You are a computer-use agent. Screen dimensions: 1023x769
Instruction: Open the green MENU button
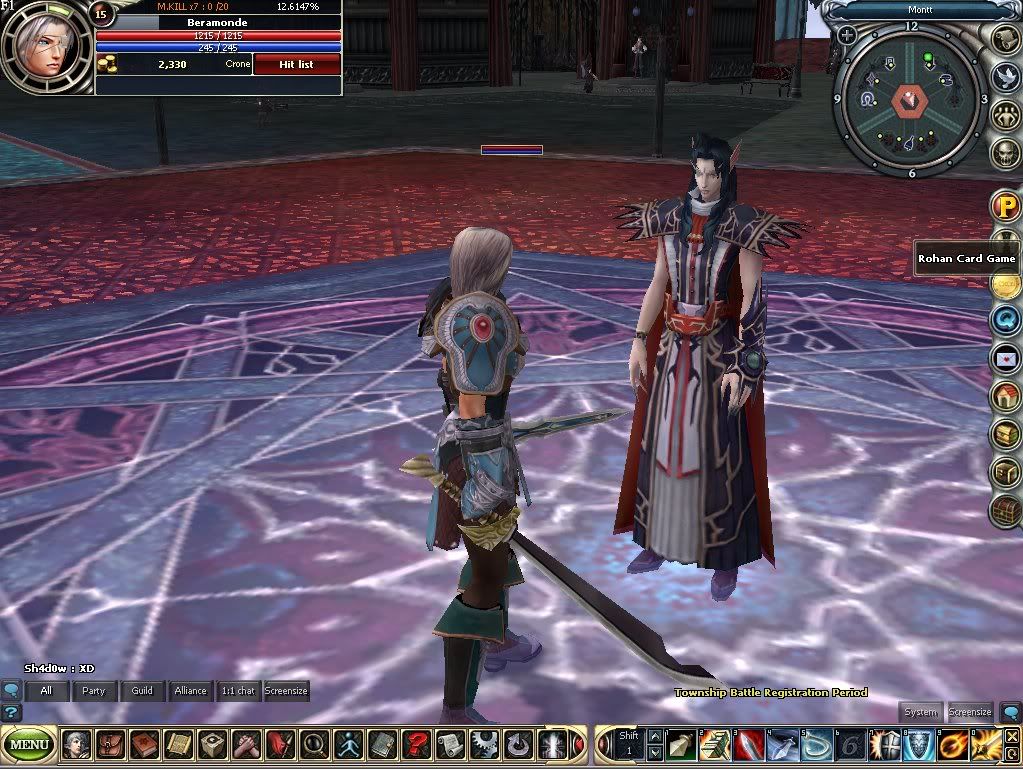point(29,745)
